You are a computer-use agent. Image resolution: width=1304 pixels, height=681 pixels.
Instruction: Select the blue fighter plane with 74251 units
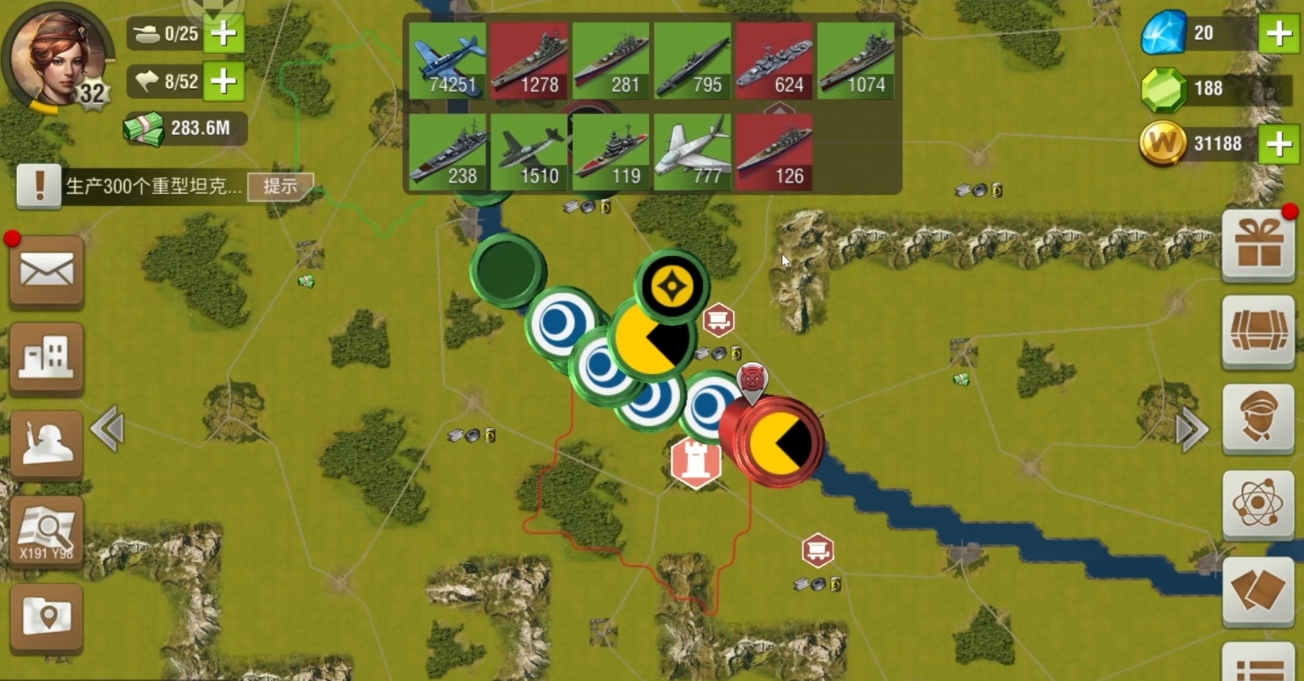(447, 61)
